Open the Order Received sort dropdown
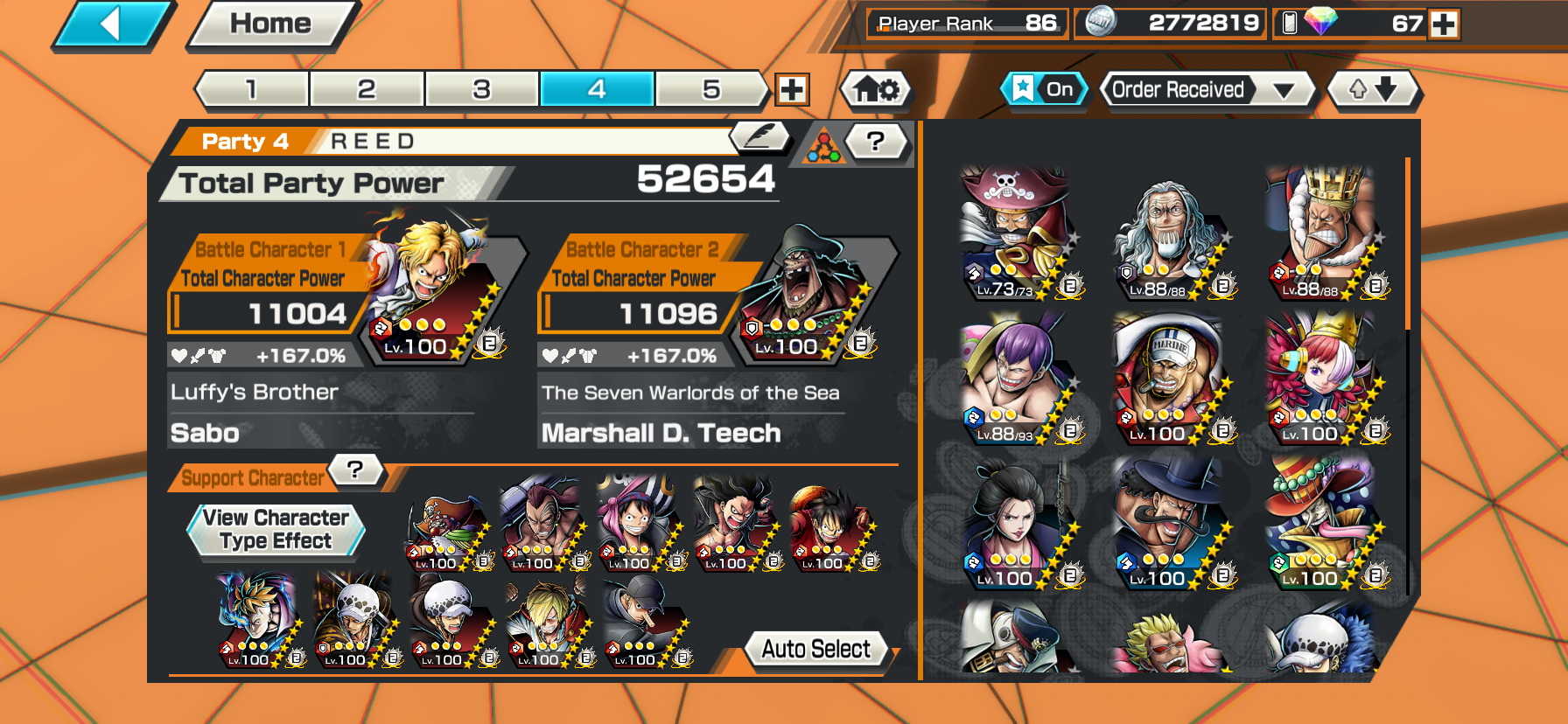 coord(1207,89)
